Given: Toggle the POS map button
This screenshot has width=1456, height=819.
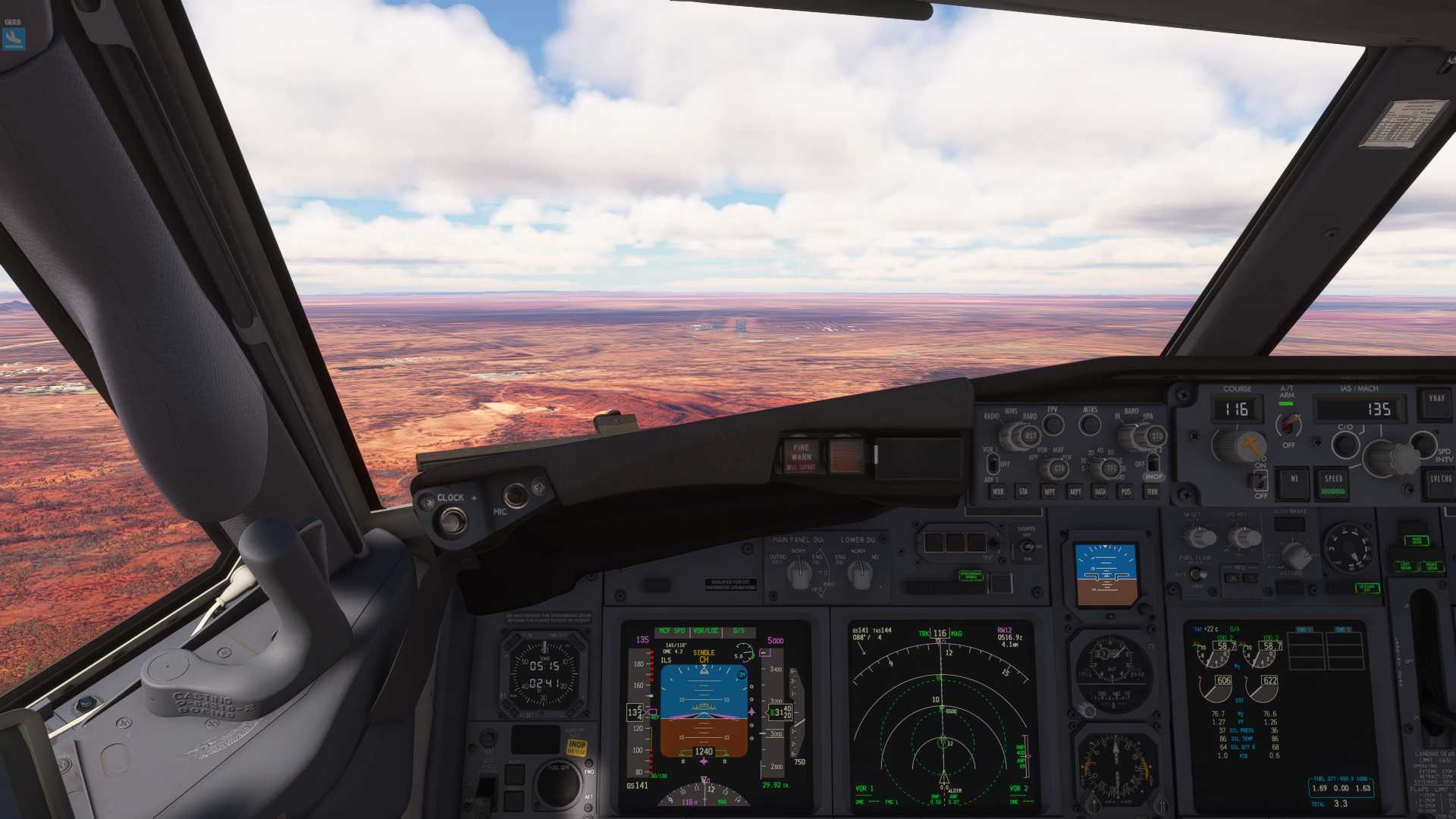Looking at the screenshot, I should click(x=1126, y=491).
